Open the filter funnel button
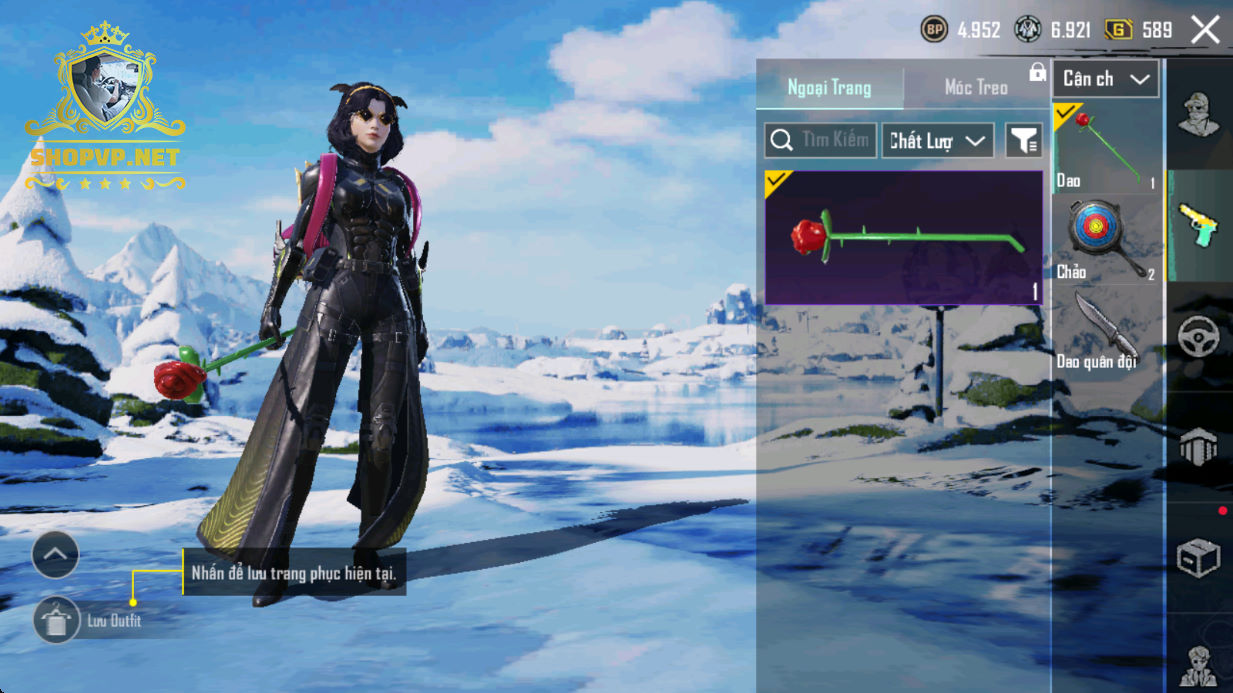This screenshot has width=1233, height=693. click(1023, 141)
